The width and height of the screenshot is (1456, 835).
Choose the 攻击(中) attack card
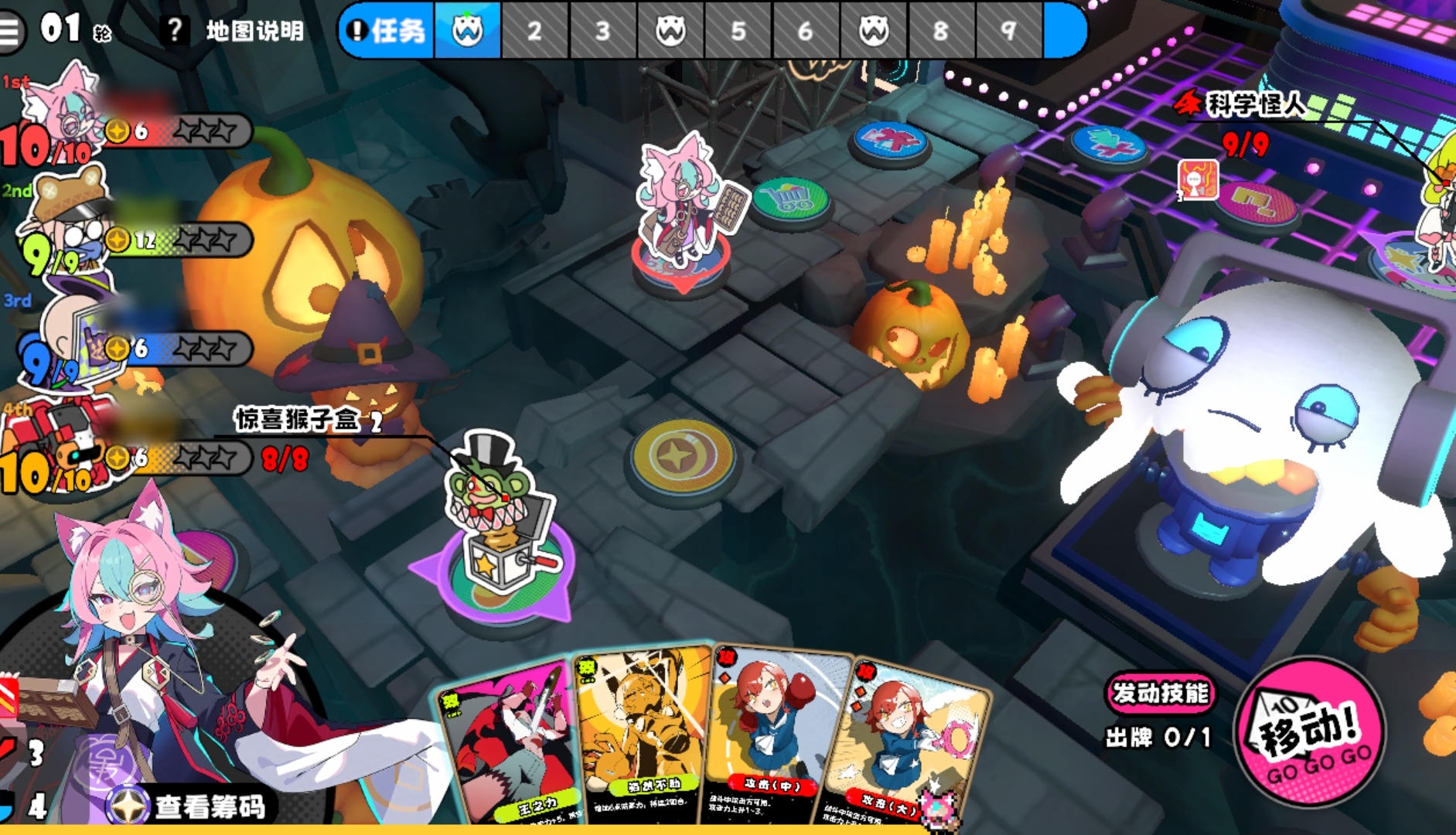click(x=777, y=738)
